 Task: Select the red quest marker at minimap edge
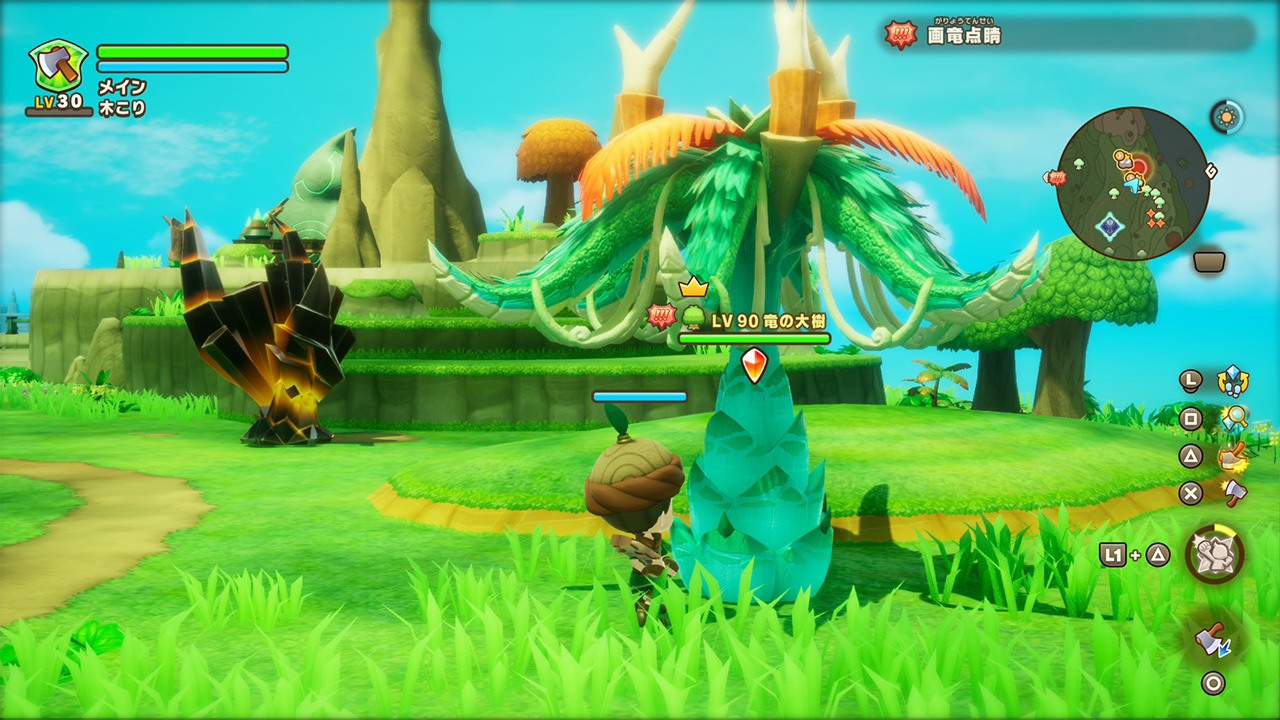(x=1055, y=177)
